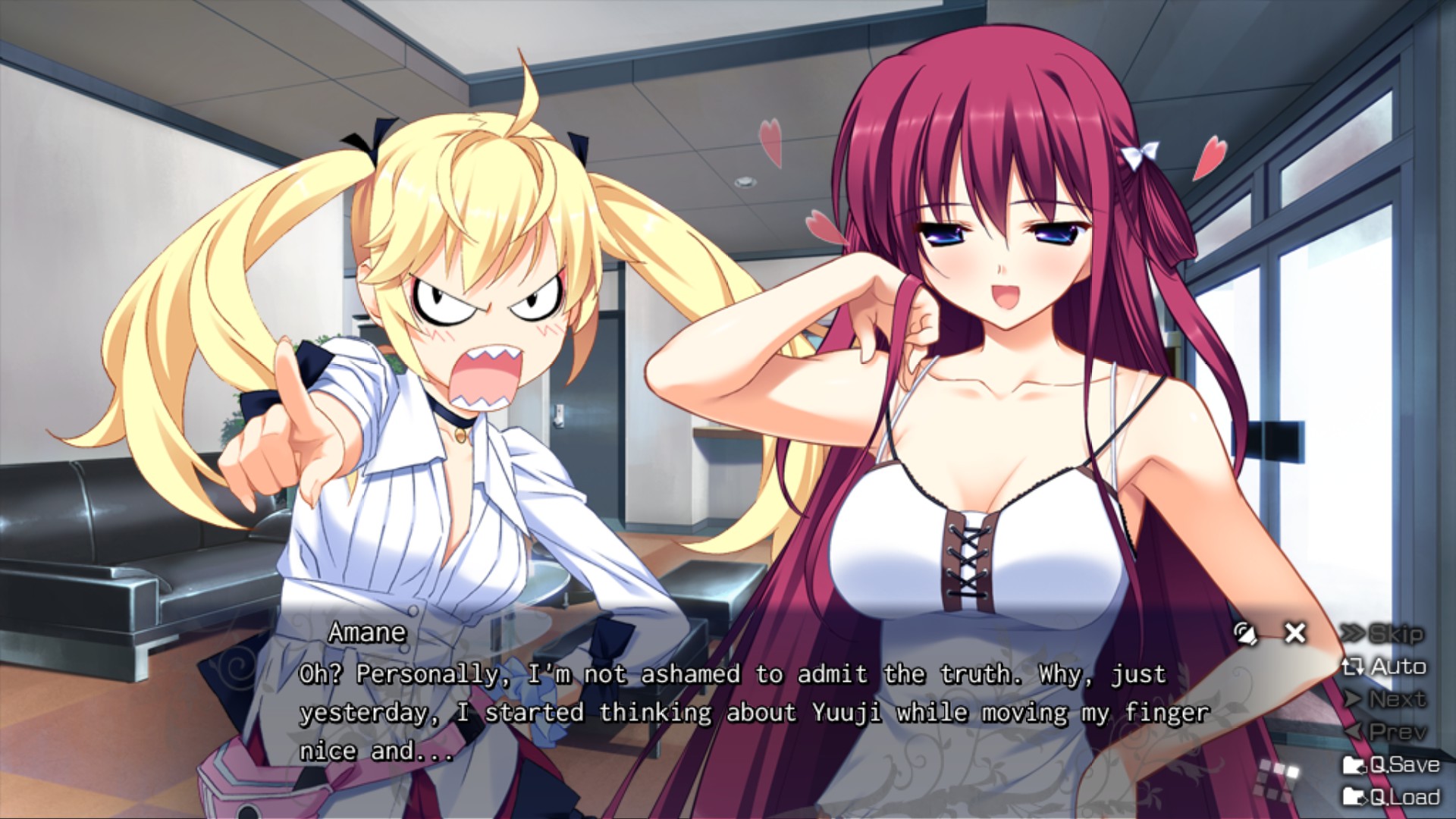Quick save with Q.Save
The height and width of the screenshot is (819, 1456).
click(x=1391, y=764)
